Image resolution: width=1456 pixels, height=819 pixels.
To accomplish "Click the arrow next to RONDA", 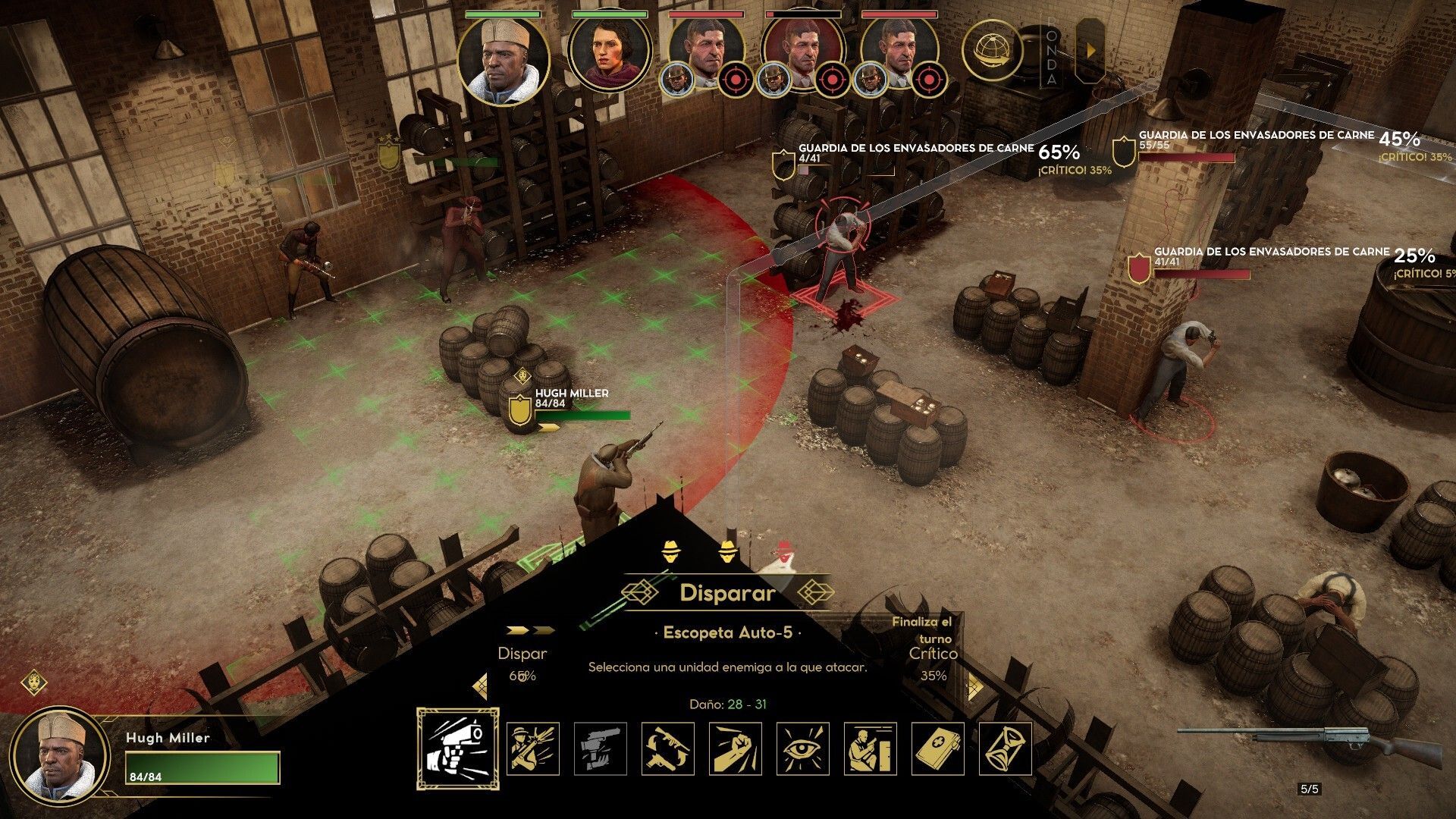I will tap(1091, 50).
